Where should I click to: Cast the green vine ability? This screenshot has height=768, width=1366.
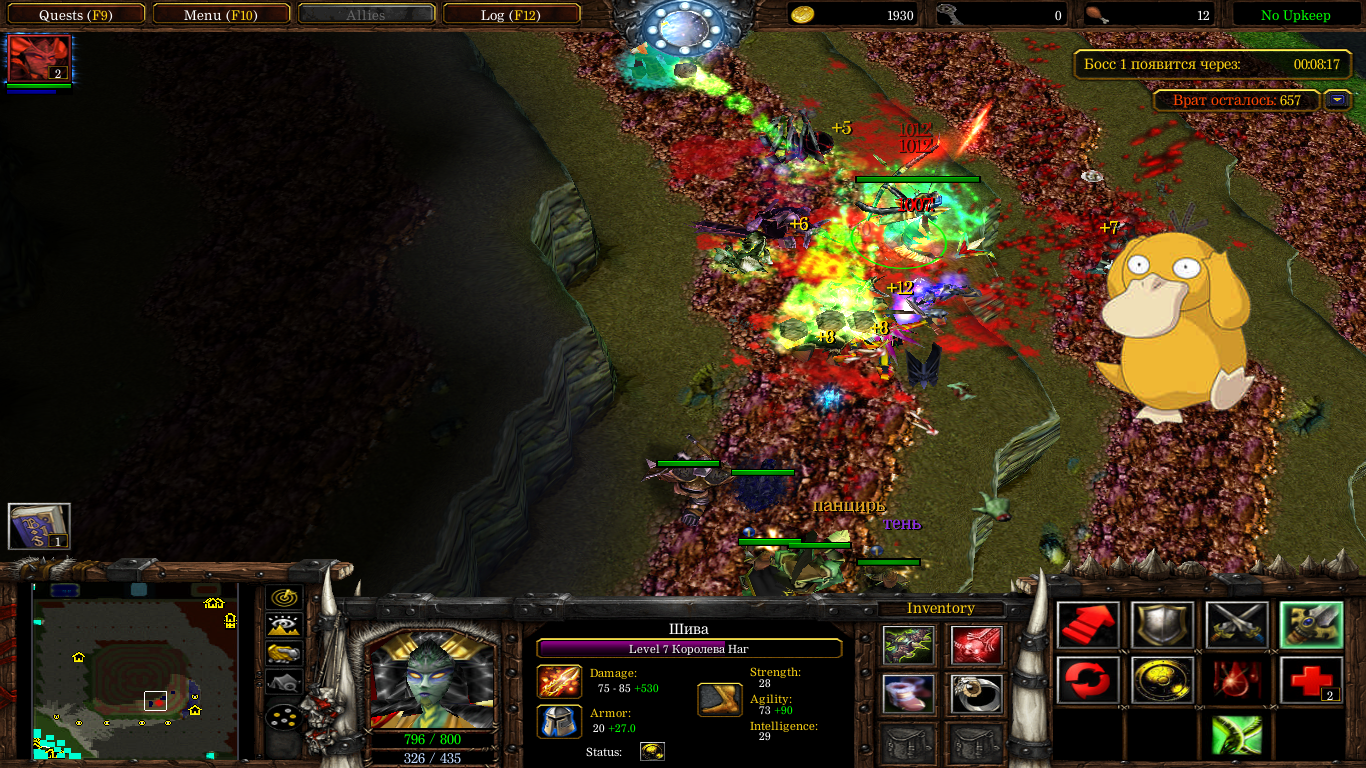tap(1237, 735)
